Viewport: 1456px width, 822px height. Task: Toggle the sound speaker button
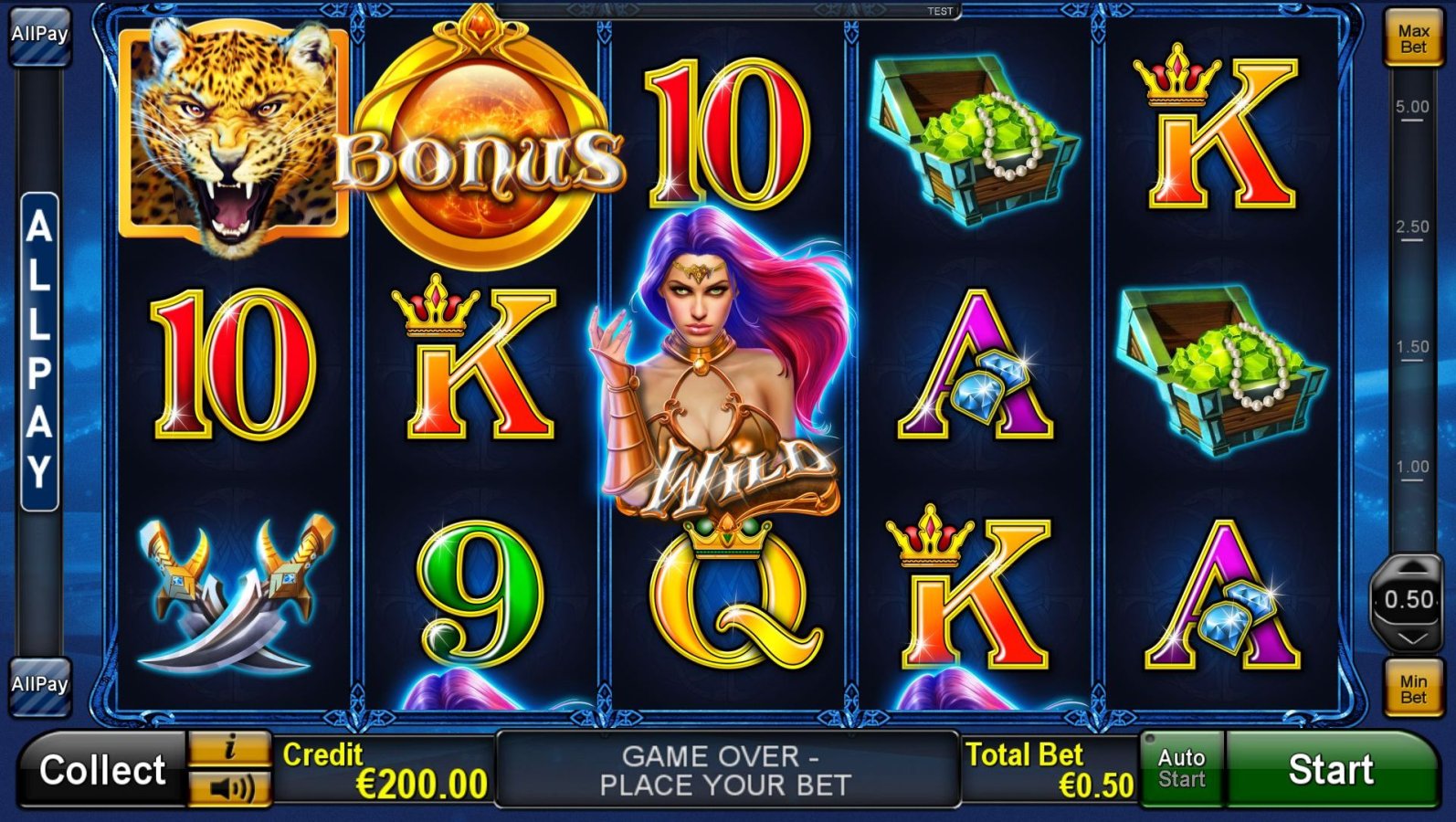229,788
